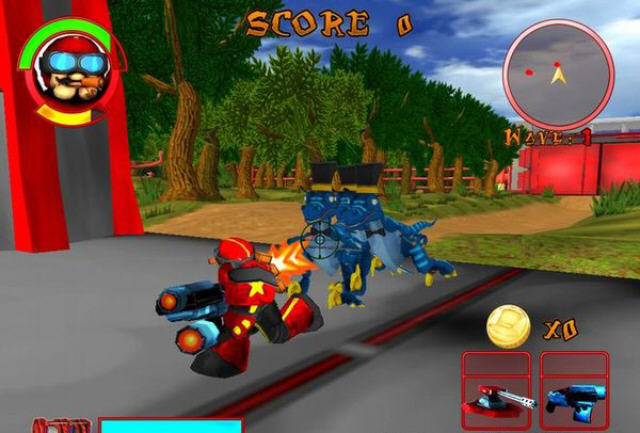Select the red machine gun weapon slot
Screen dimensions: 640x433
click(497, 391)
